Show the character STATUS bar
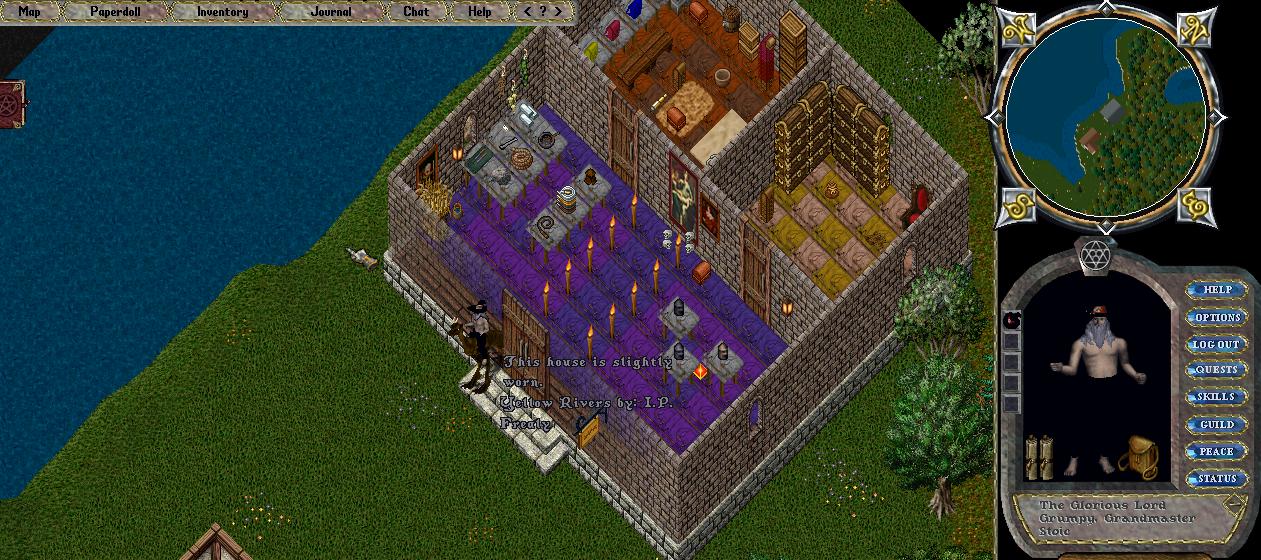The height and width of the screenshot is (560, 1261). (x=1216, y=479)
